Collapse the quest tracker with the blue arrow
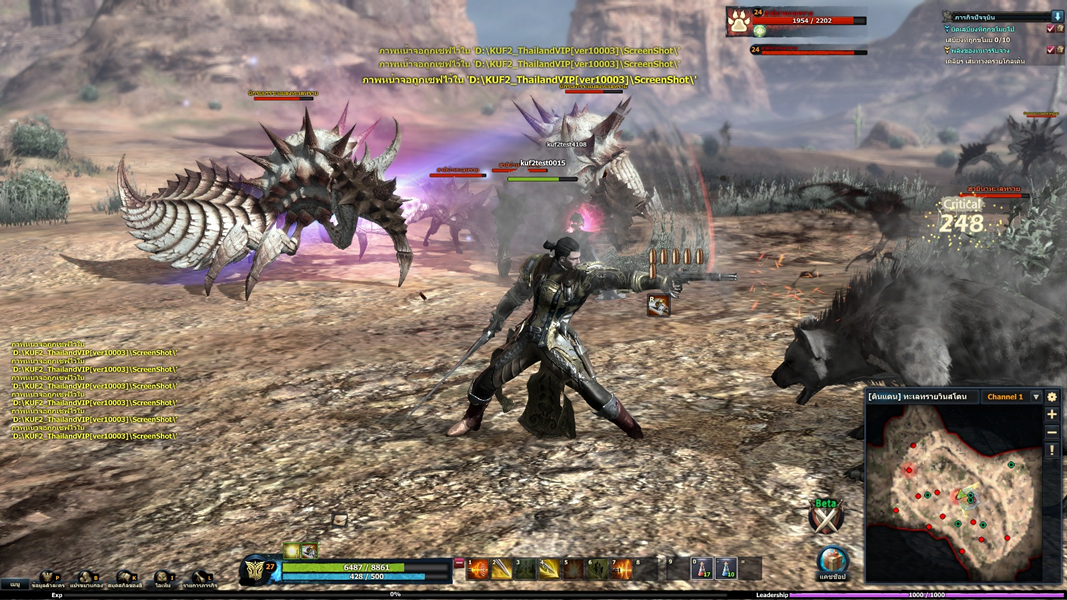This screenshot has width=1067, height=600. 1057,17
